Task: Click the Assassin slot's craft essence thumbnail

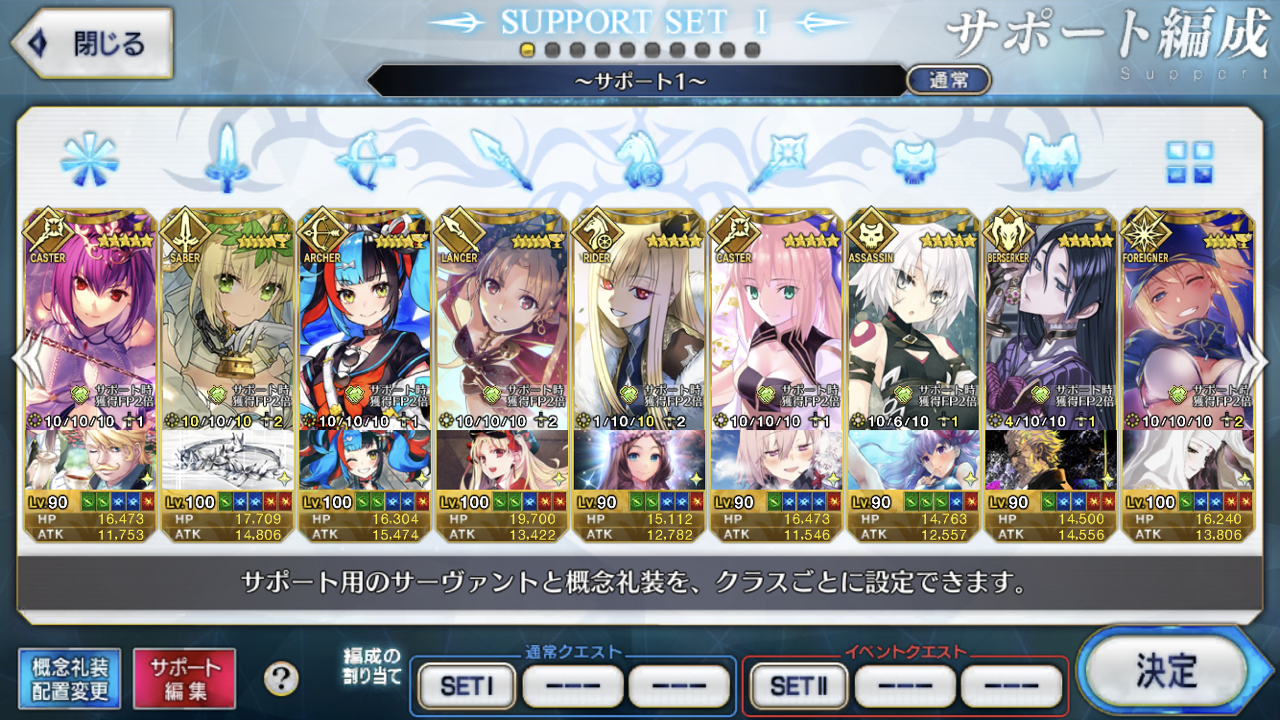Action: pos(913,459)
